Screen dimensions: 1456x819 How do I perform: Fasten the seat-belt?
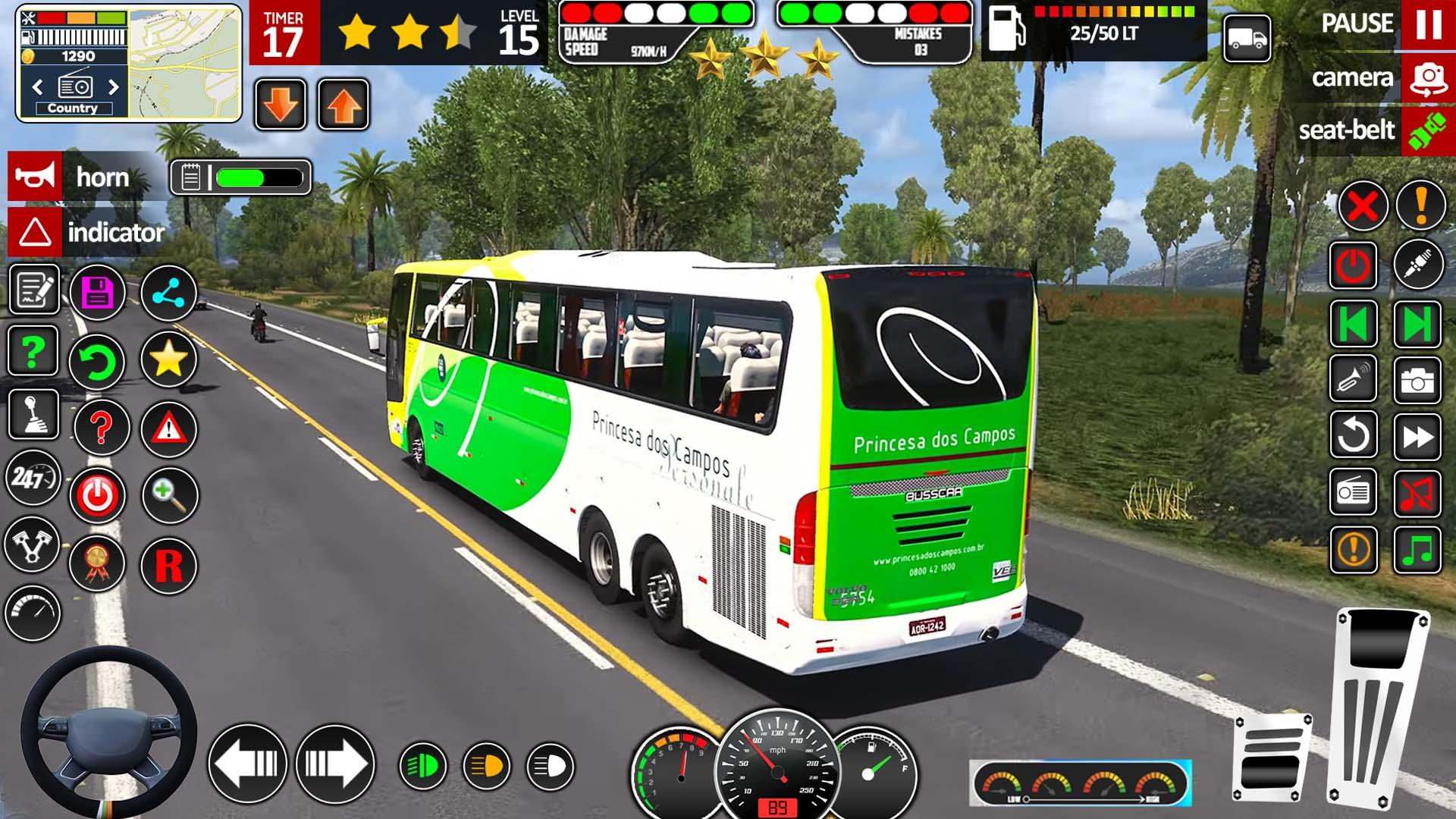tap(1428, 130)
